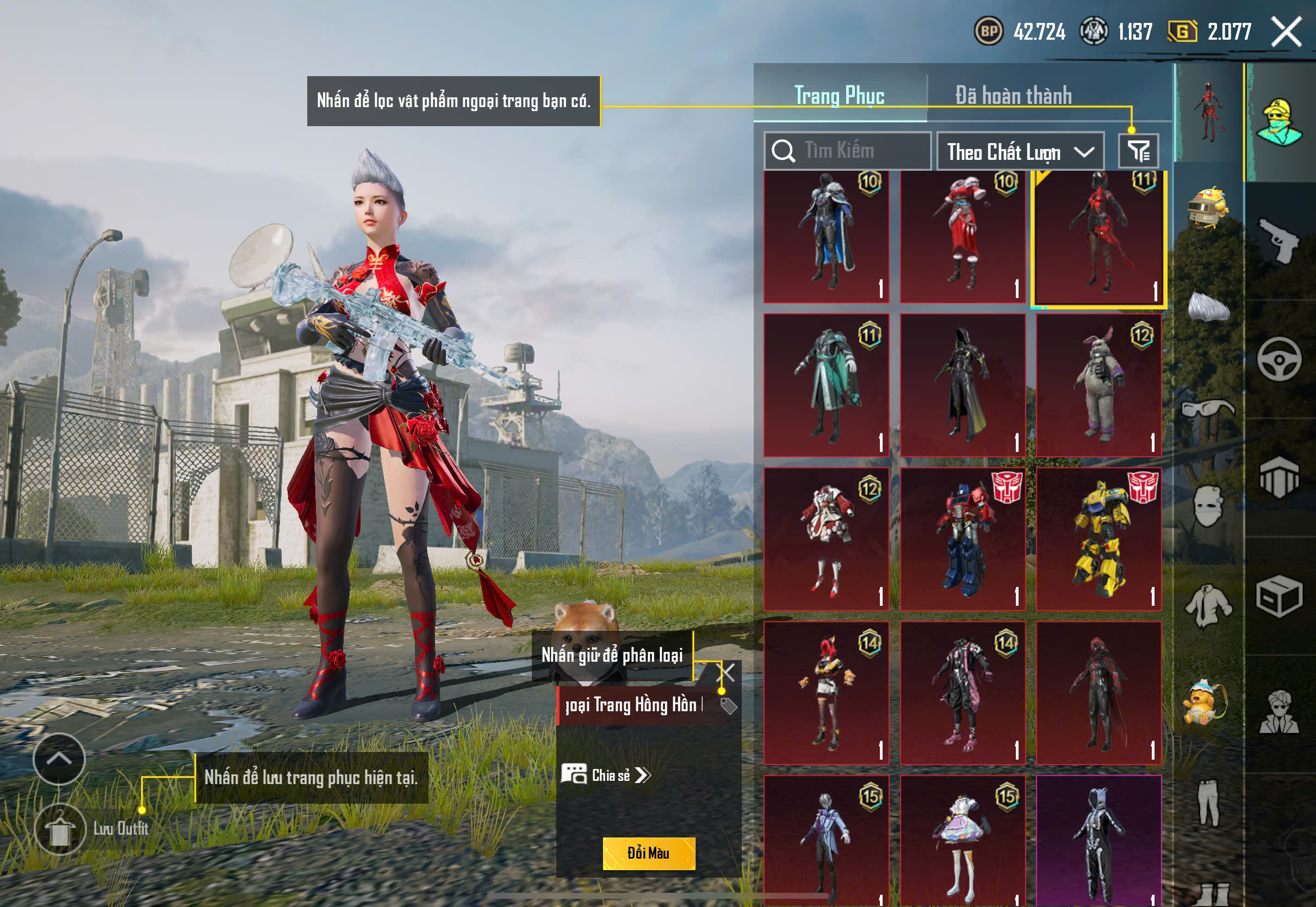The image size is (1316, 907).
Task: Select the skeleton suit outfit
Action: coord(1098,840)
